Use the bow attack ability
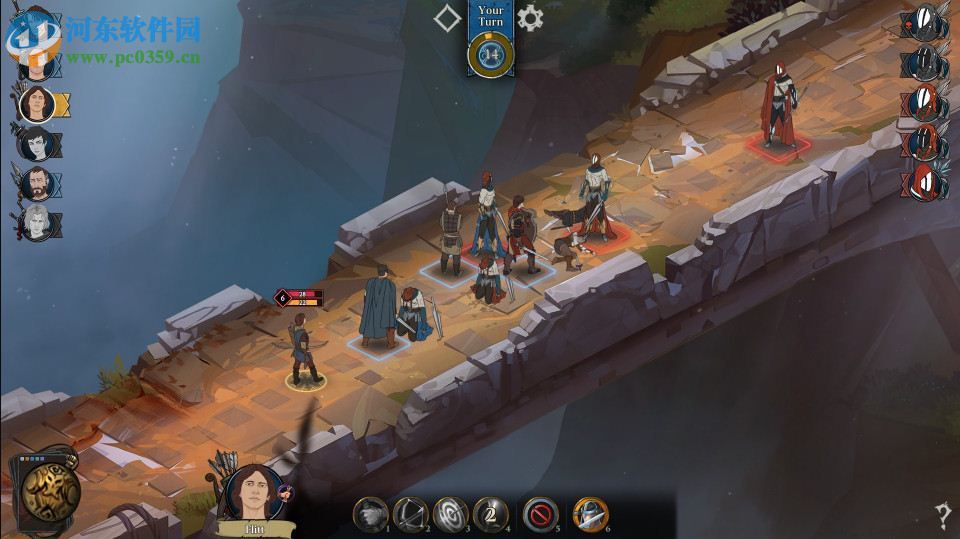 tap(409, 513)
